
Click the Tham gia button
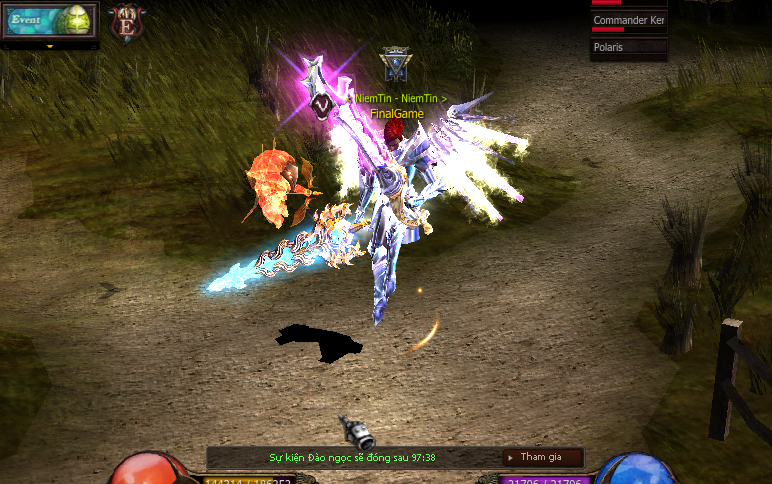tap(541, 457)
